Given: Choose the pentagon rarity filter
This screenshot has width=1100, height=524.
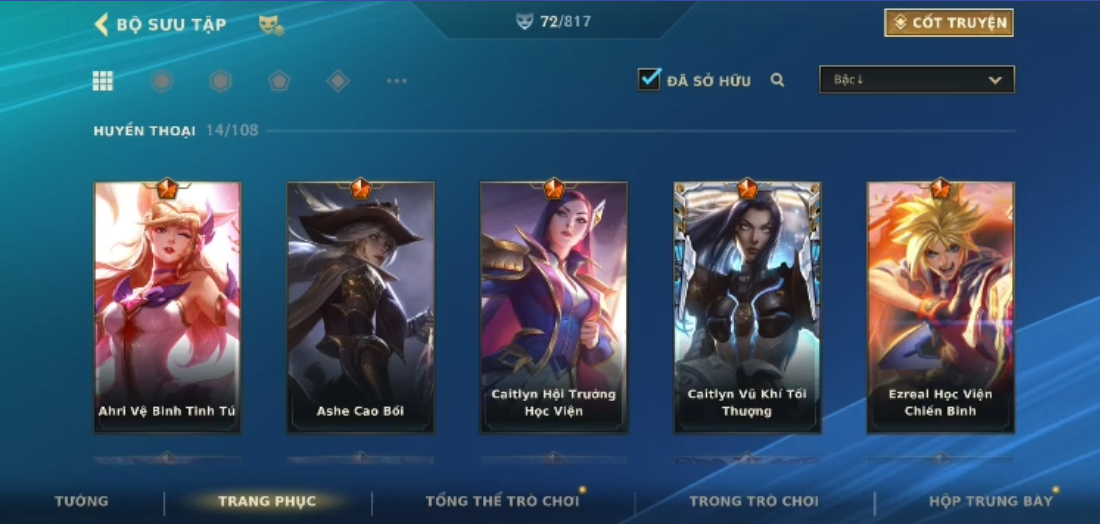Looking at the screenshot, I should (x=279, y=81).
